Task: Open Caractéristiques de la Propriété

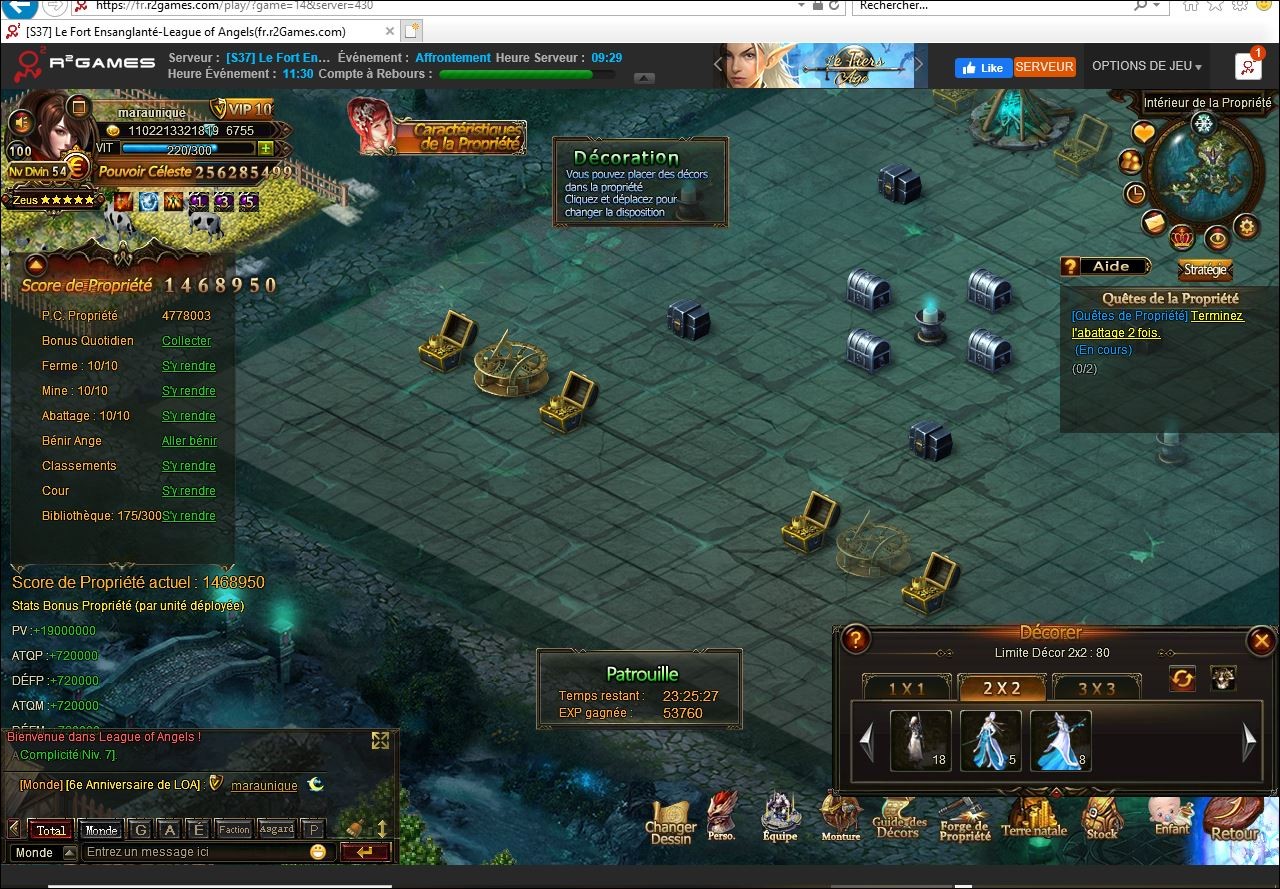Action: (466, 137)
